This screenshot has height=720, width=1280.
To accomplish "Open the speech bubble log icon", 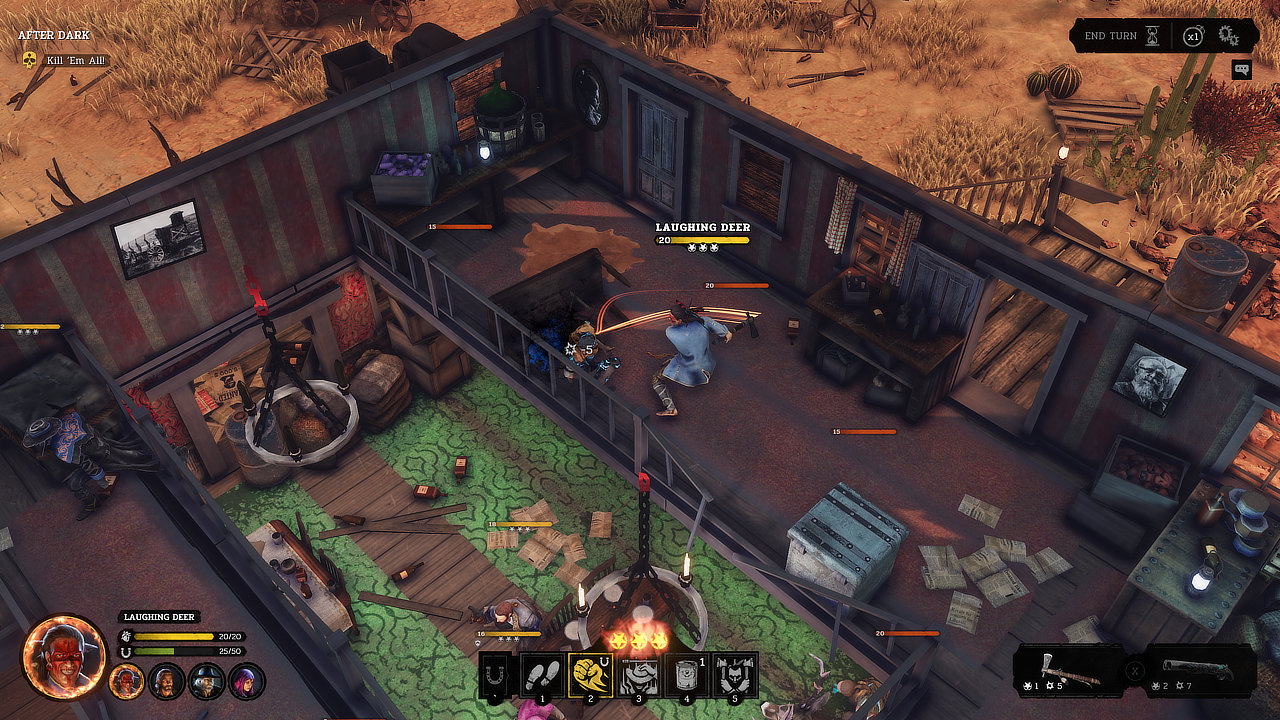I will [x=1241, y=70].
